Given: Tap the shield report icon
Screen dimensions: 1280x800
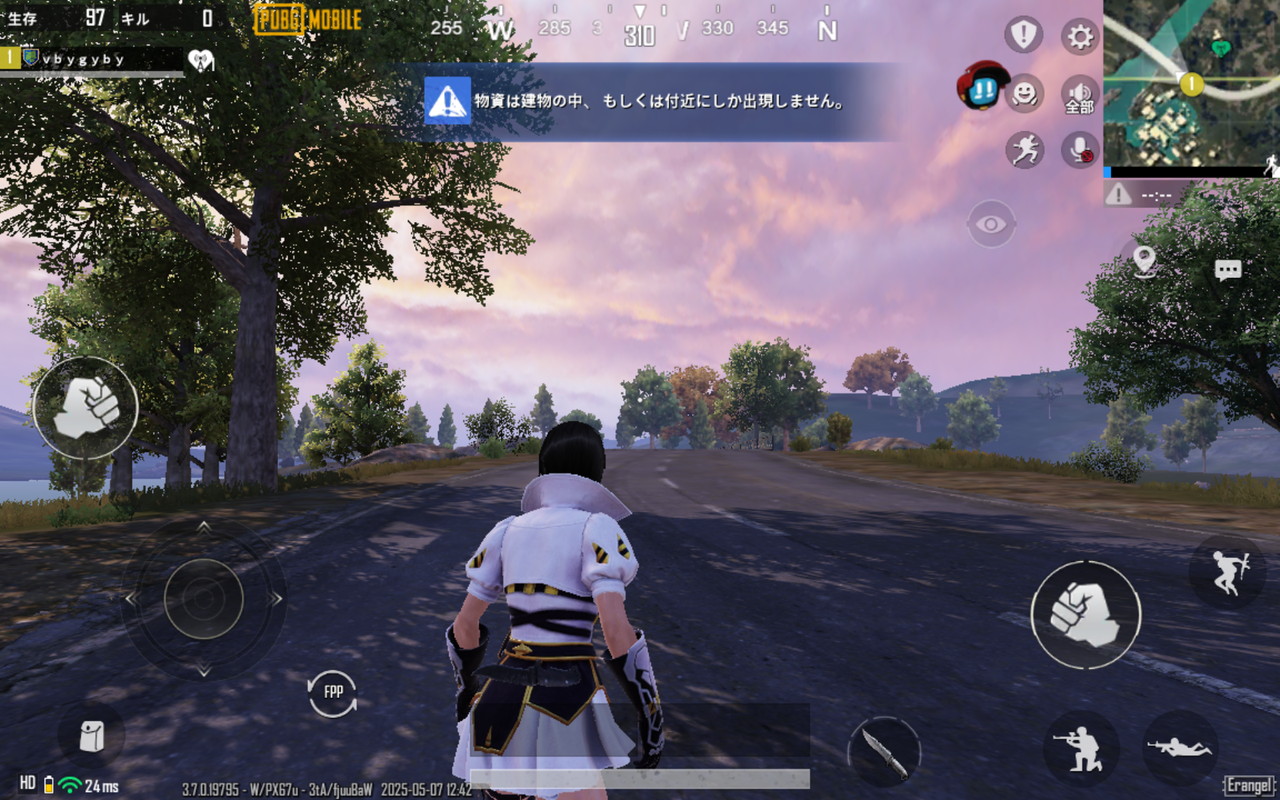Looking at the screenshot, I should [x=1023, y=36].
